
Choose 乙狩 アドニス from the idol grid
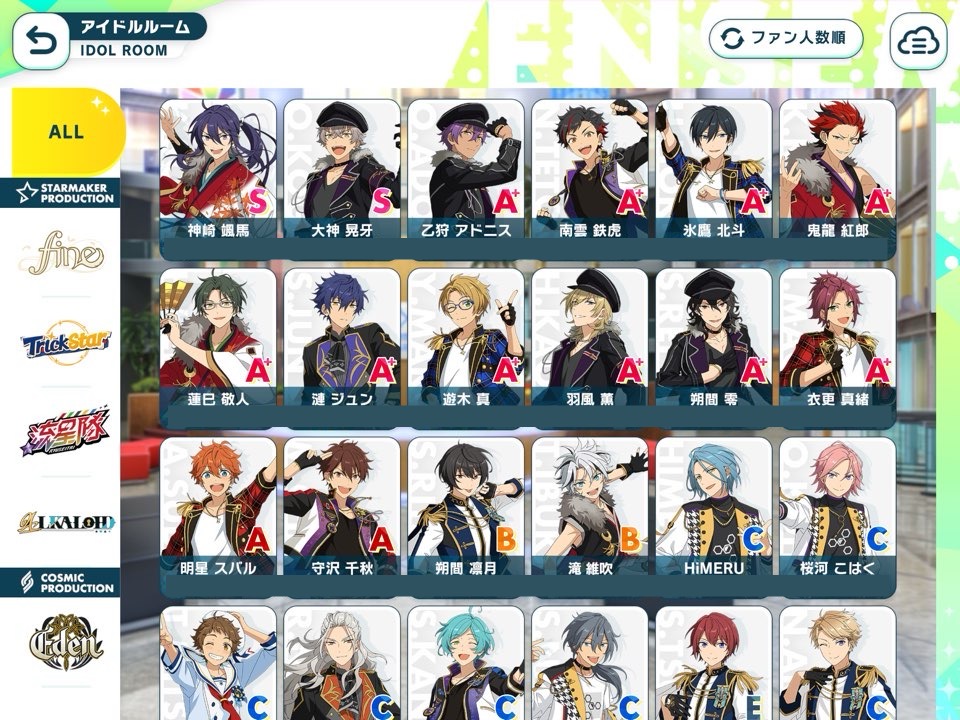466,170
